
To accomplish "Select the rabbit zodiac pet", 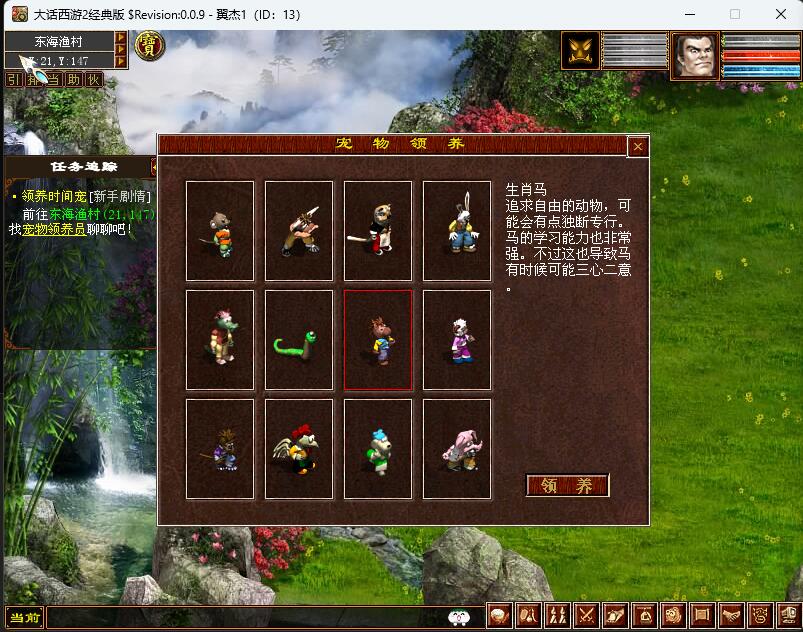I will point(457,231).
